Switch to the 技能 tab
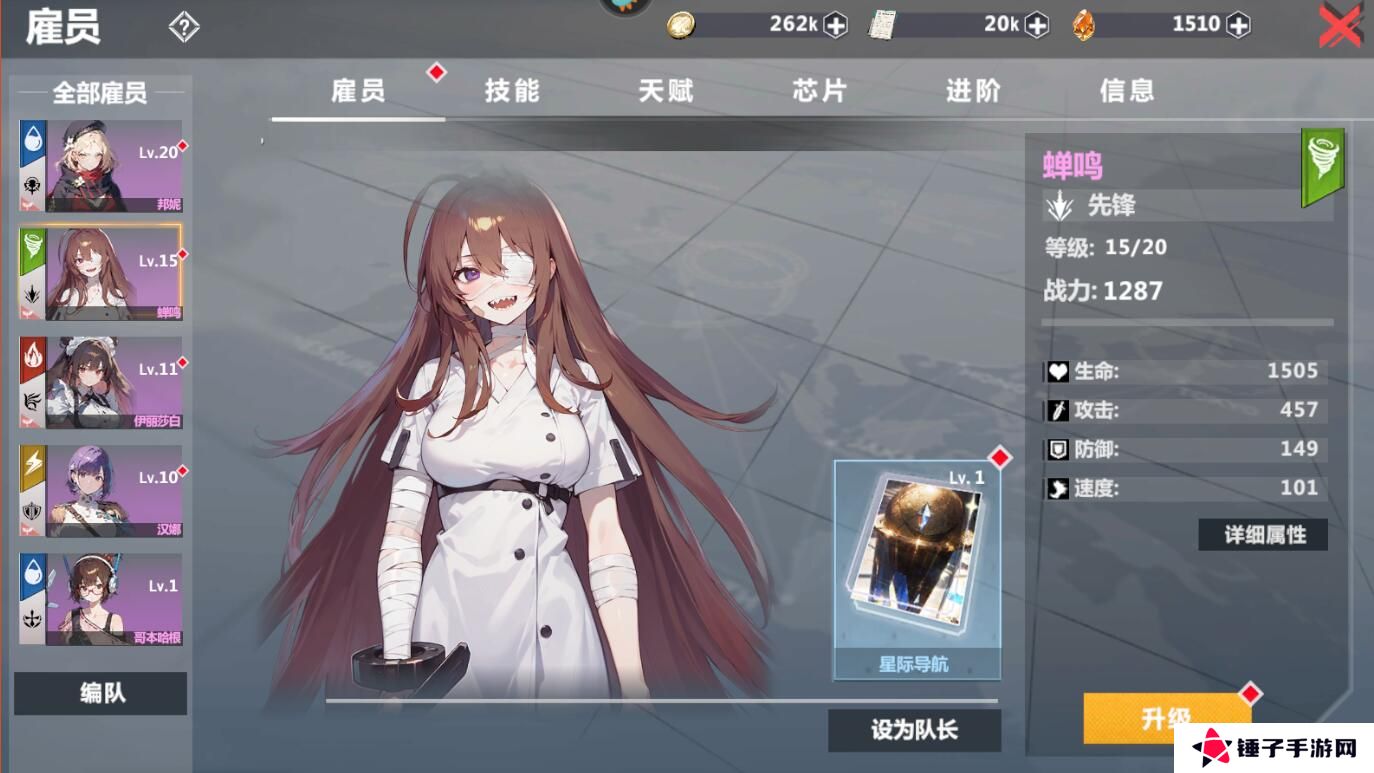The height and width of the screenshot is (773, 1374). pyautogui.click(x=510, y=91)
